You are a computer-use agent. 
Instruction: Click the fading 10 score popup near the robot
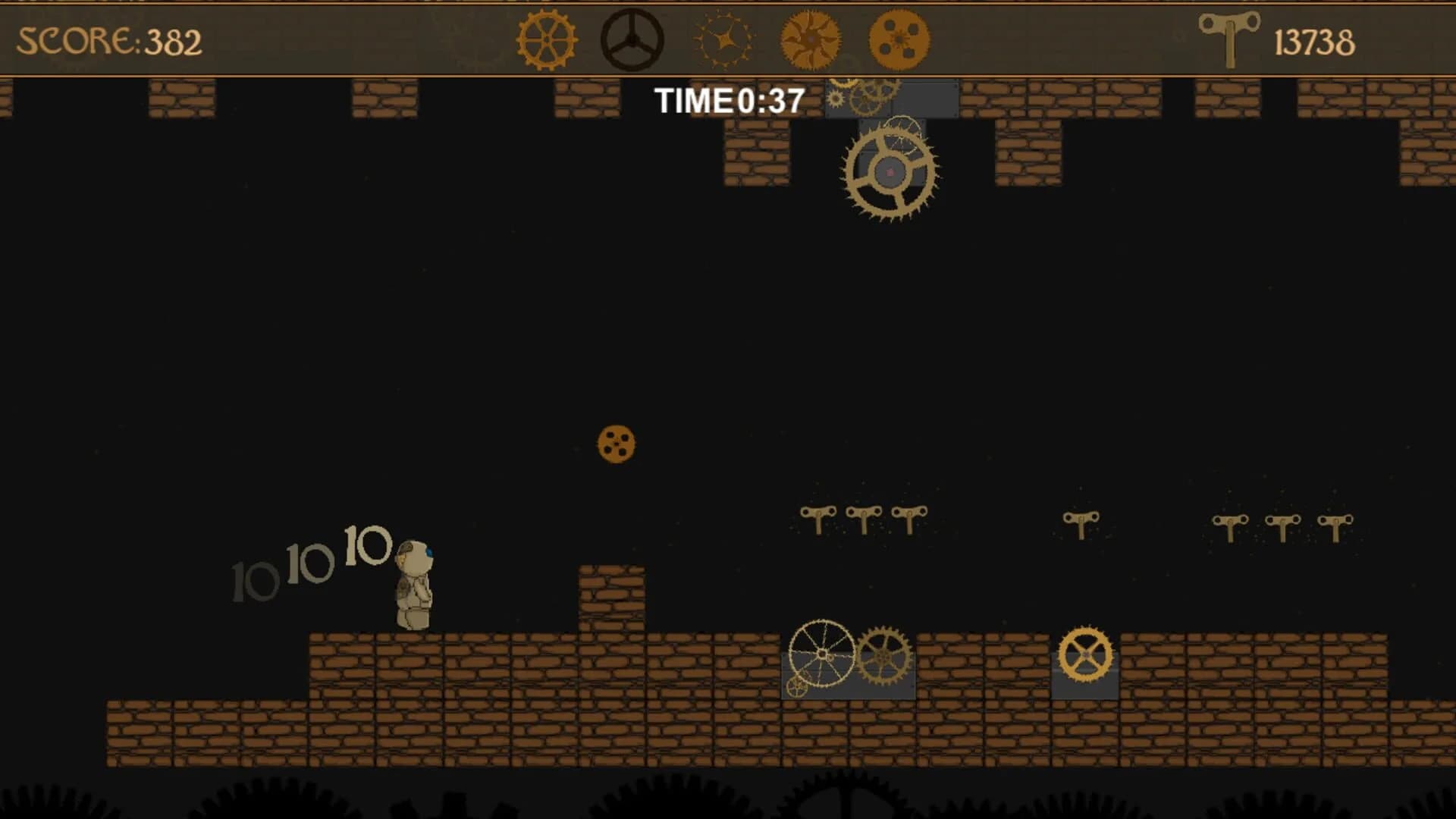(x=366, y=544)
